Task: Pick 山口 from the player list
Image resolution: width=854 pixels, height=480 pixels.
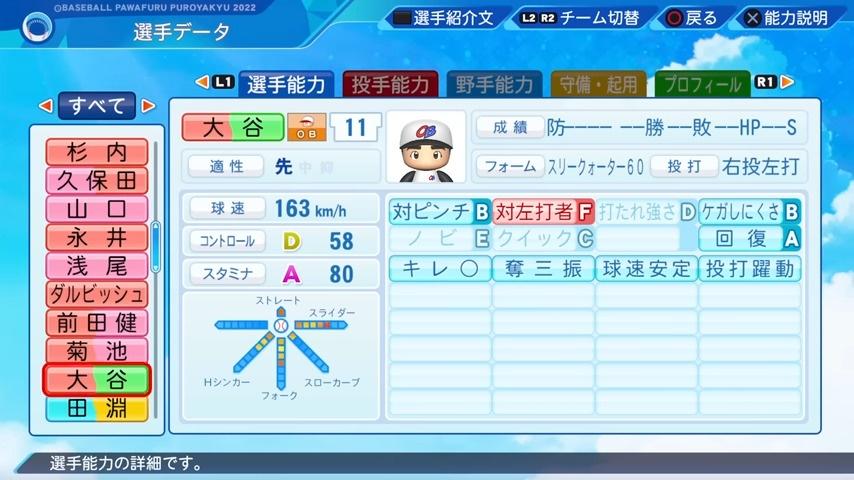Action: [97, 210]
